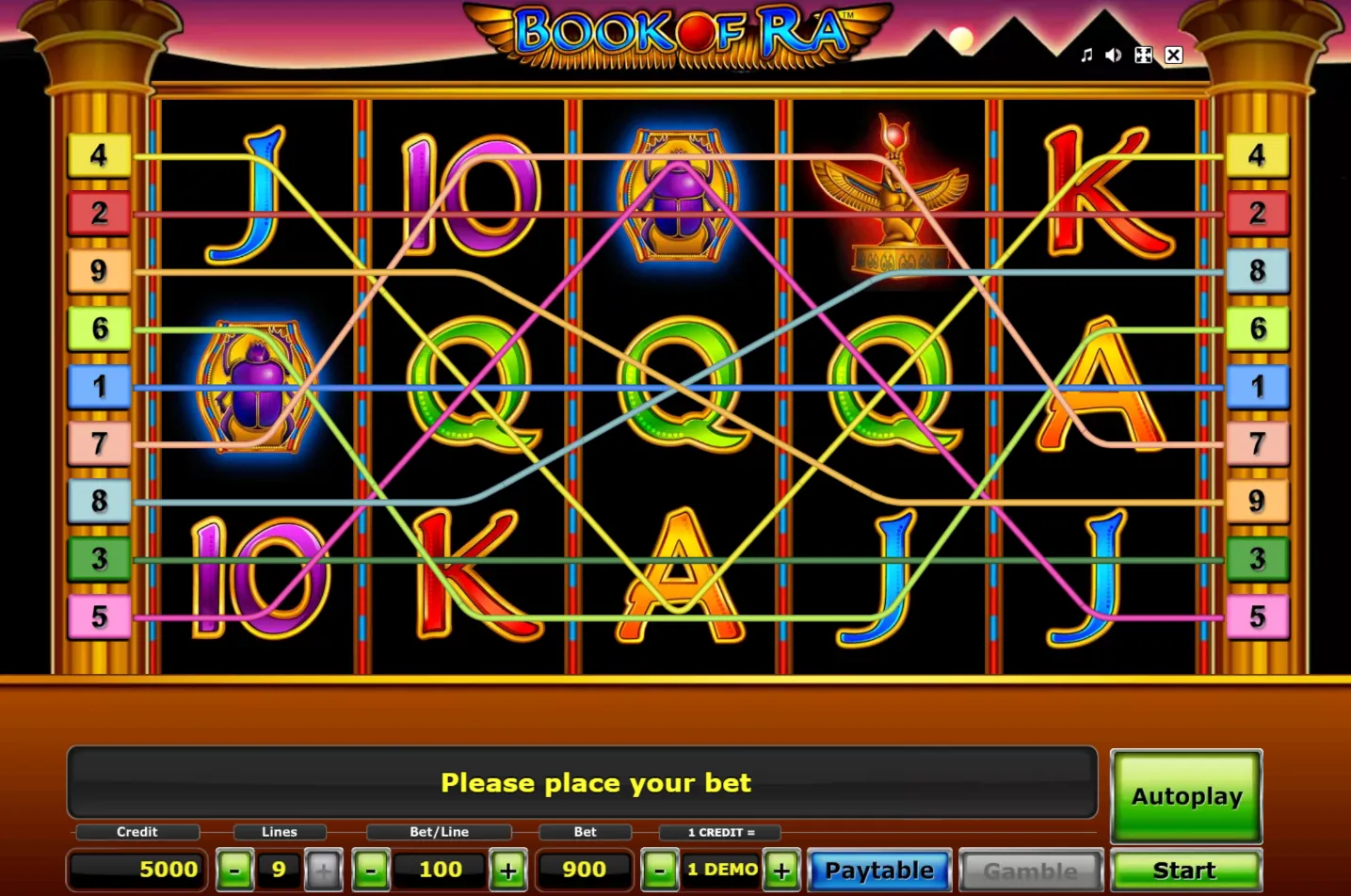Screen dimensions: 1351x896
Task: Toggle payline 5 on the right column
Action: click(x=1257, y=616)
